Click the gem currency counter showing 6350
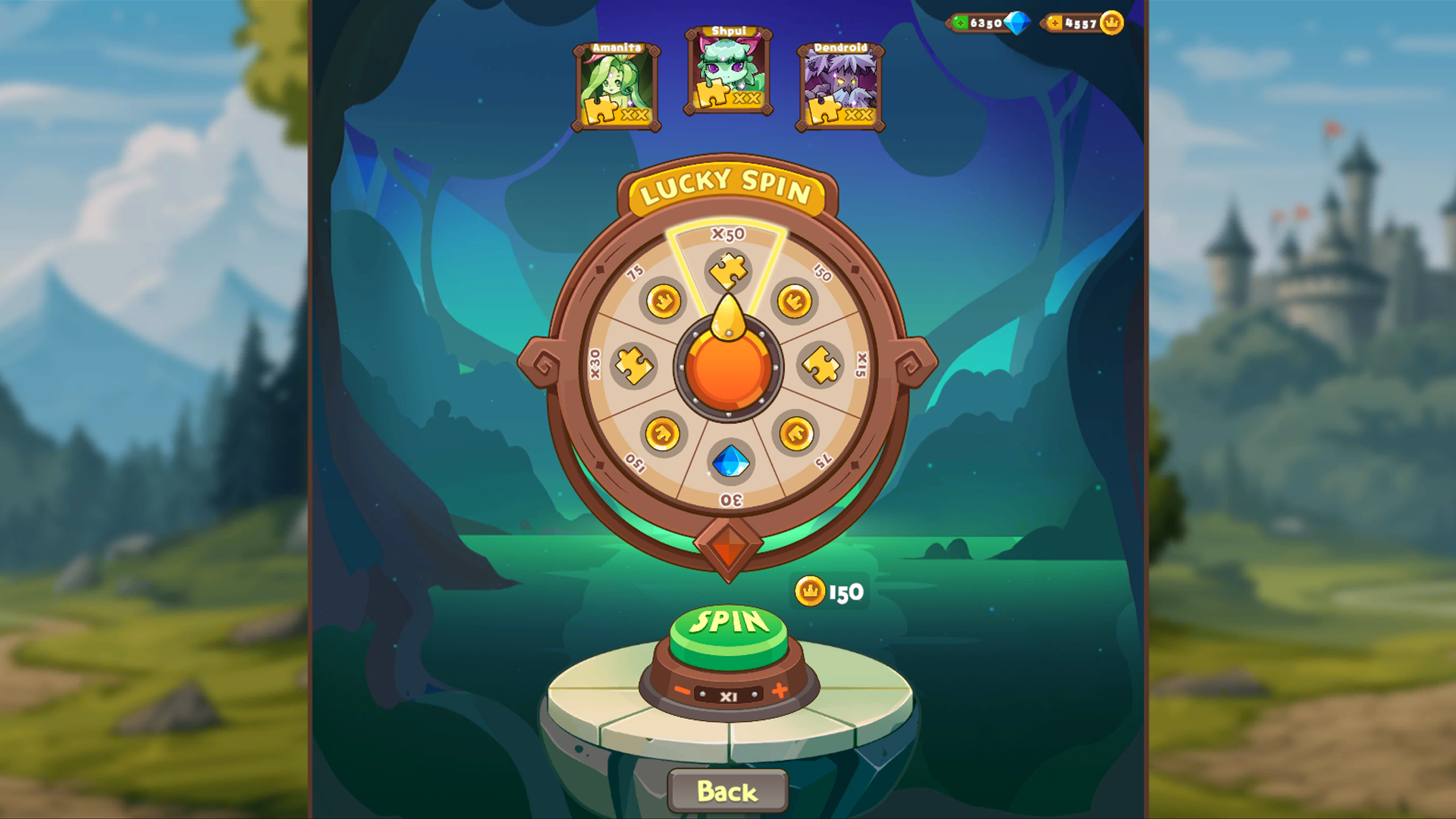 pos(986,23)
